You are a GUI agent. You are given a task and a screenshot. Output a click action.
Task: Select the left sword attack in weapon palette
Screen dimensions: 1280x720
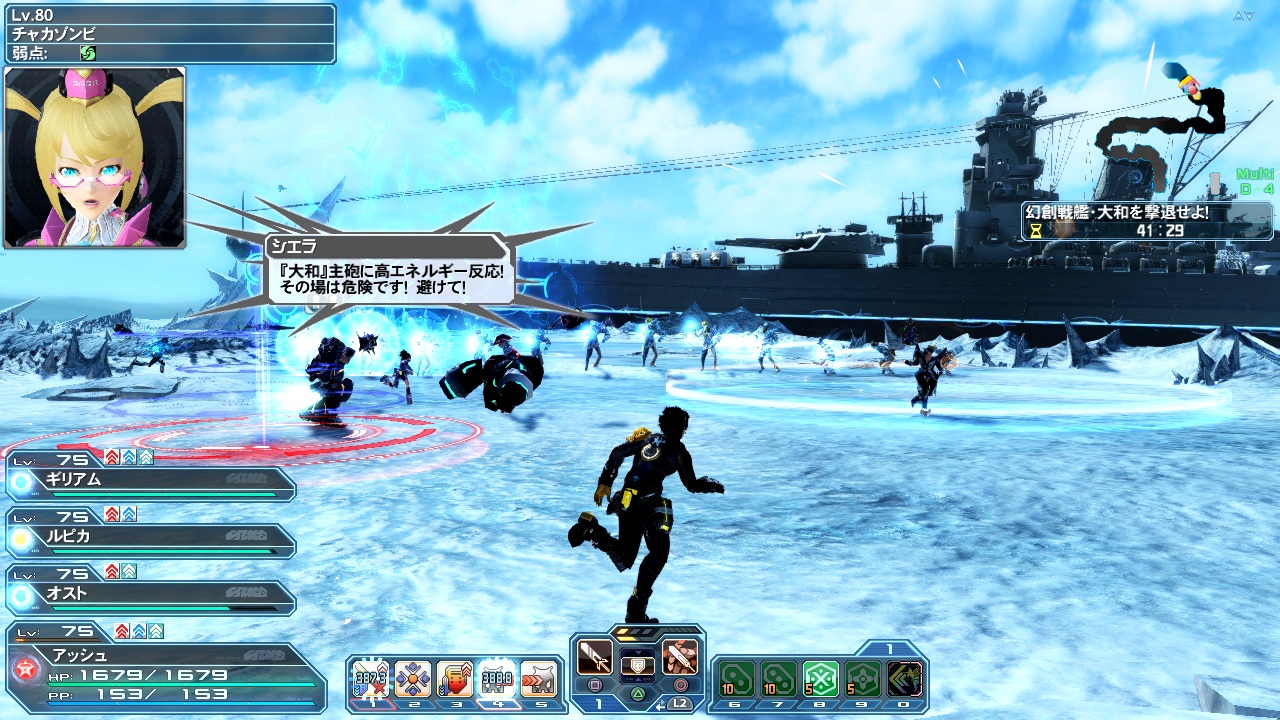(x=595, y=656)
